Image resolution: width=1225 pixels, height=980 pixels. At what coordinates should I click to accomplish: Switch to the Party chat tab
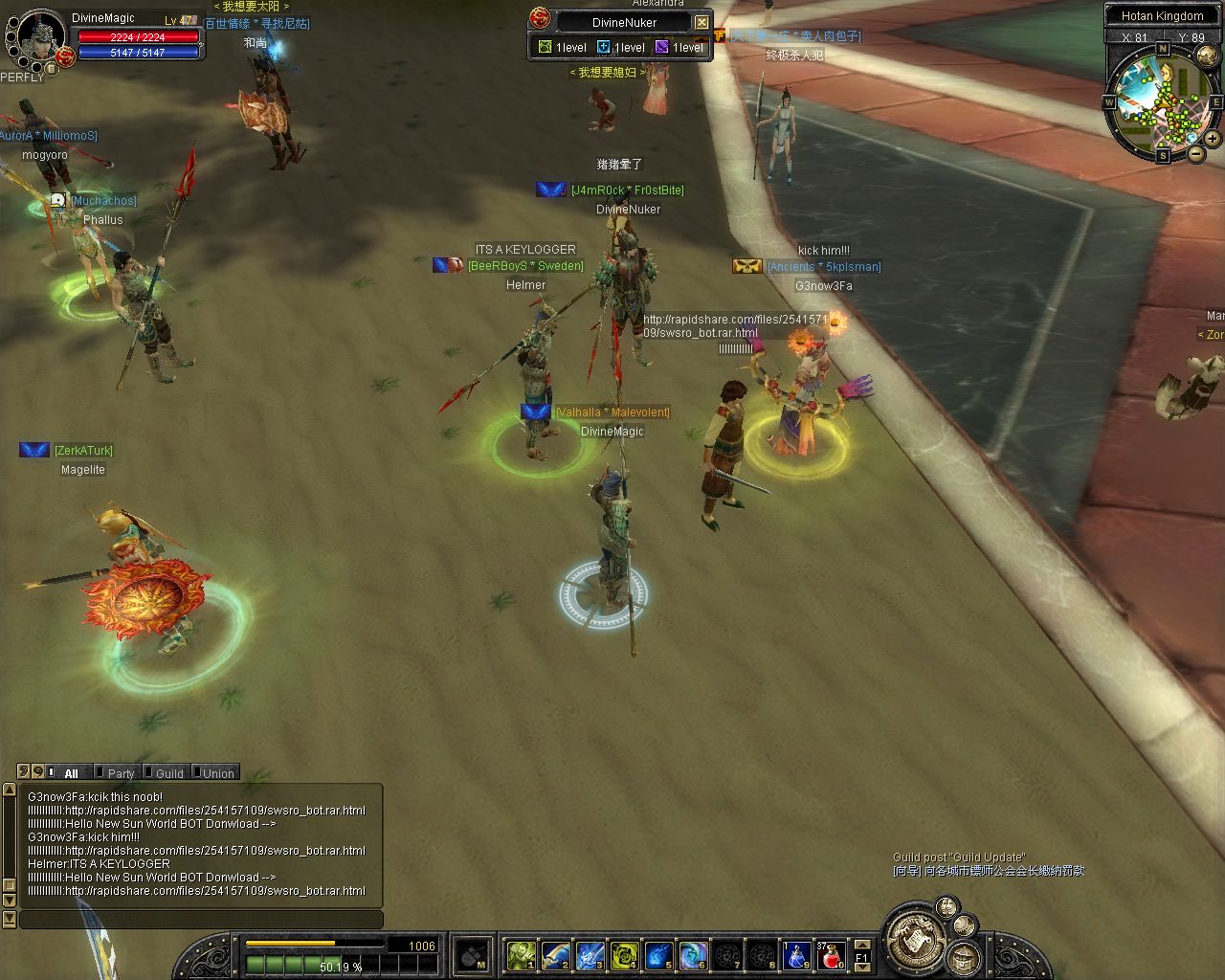(121, 773)
